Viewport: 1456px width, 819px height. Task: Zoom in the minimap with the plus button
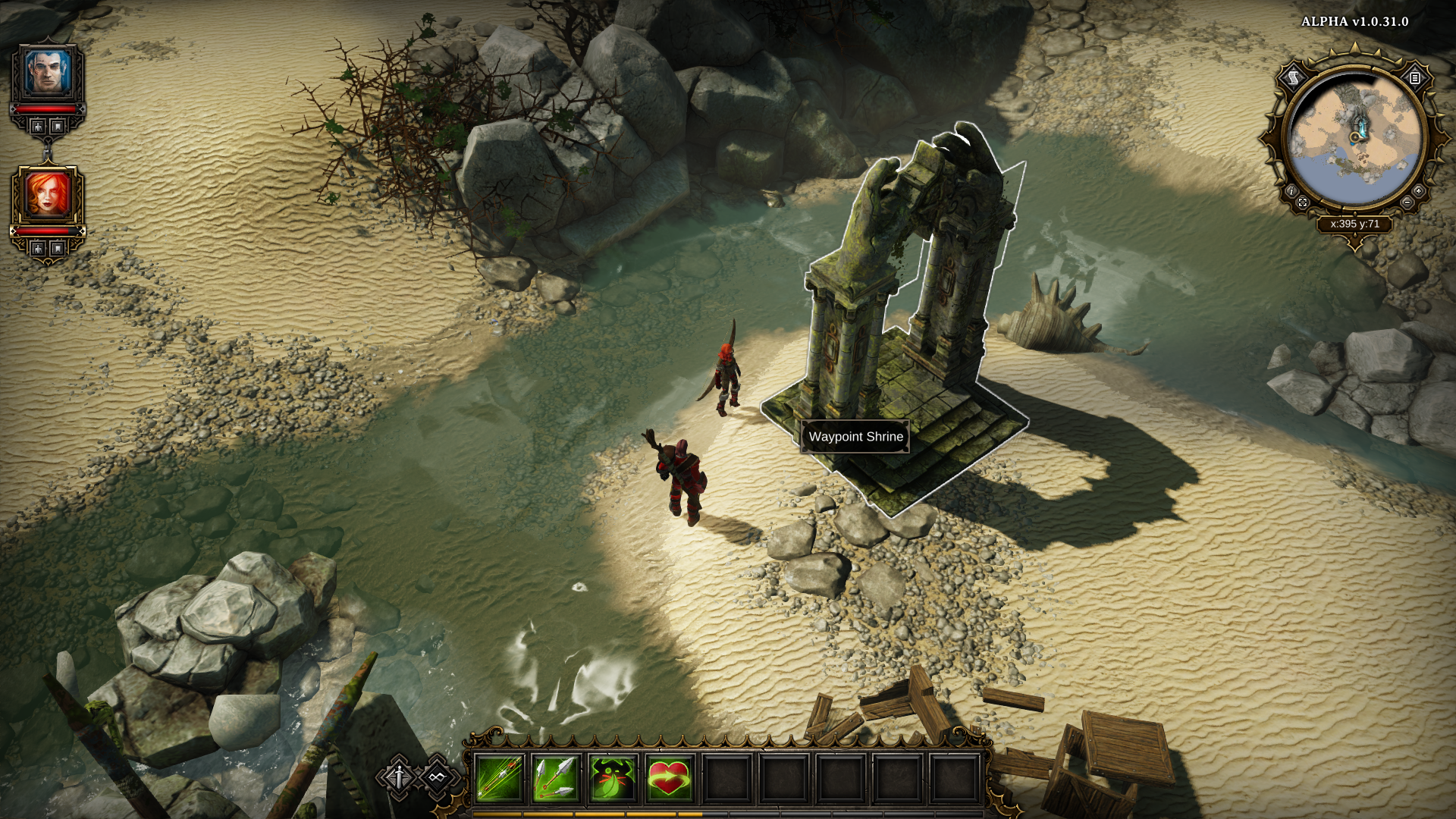click(x=1418, y=191)
